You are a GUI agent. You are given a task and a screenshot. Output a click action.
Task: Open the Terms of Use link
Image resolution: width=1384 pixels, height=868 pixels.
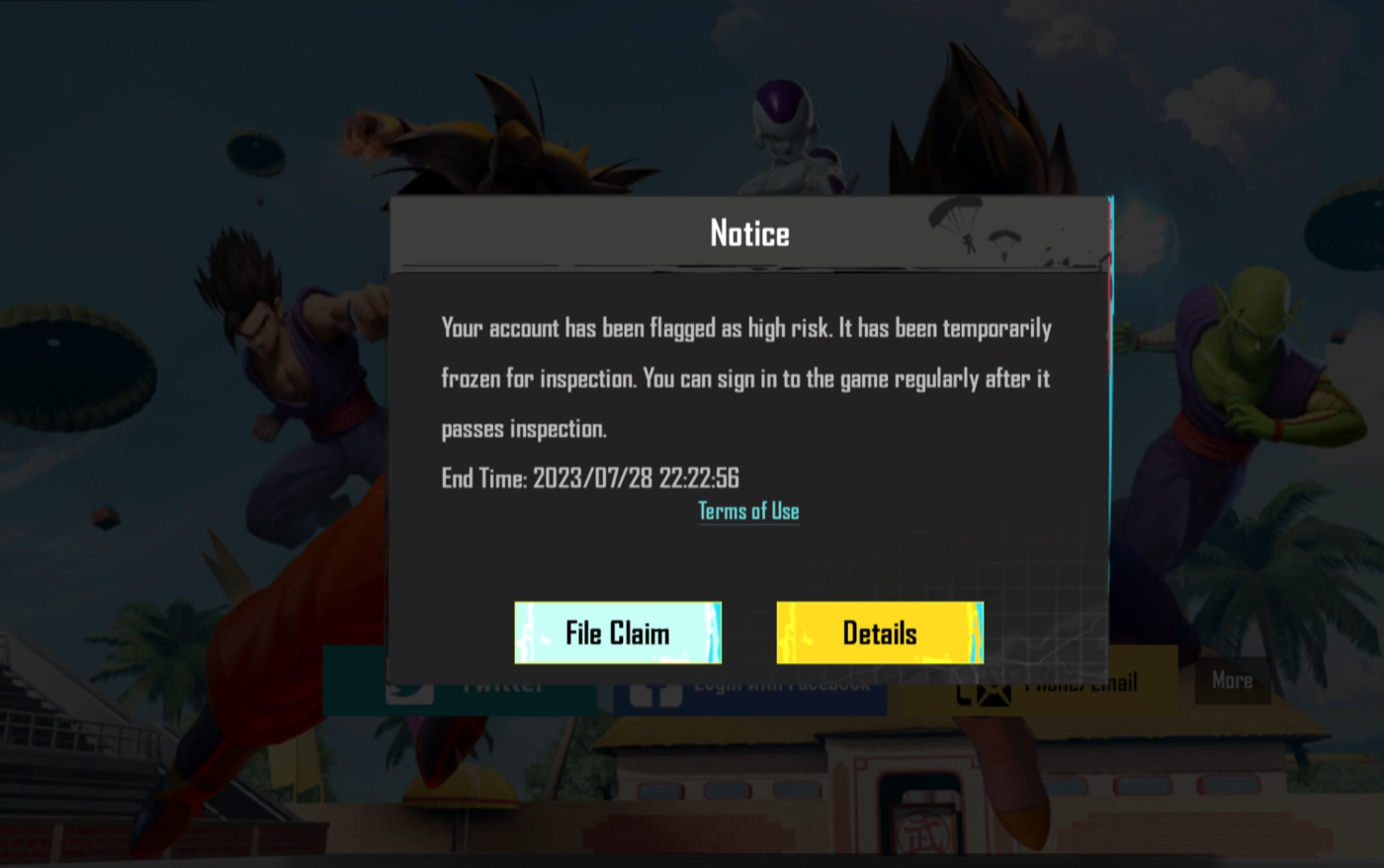click(748, 511)
